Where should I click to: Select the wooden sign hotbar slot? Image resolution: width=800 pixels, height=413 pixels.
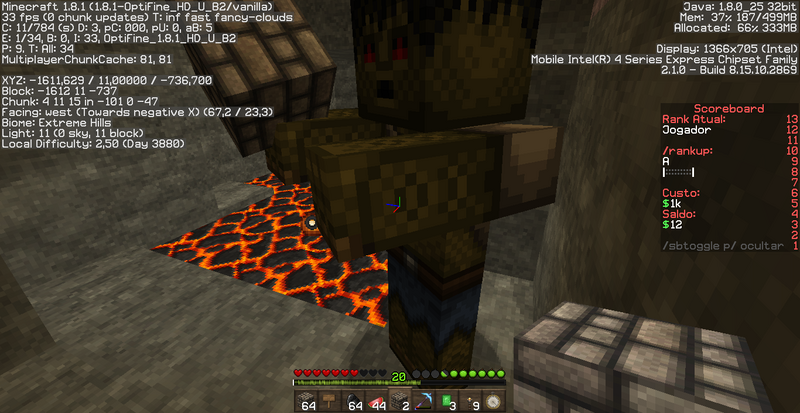[331, 401]
